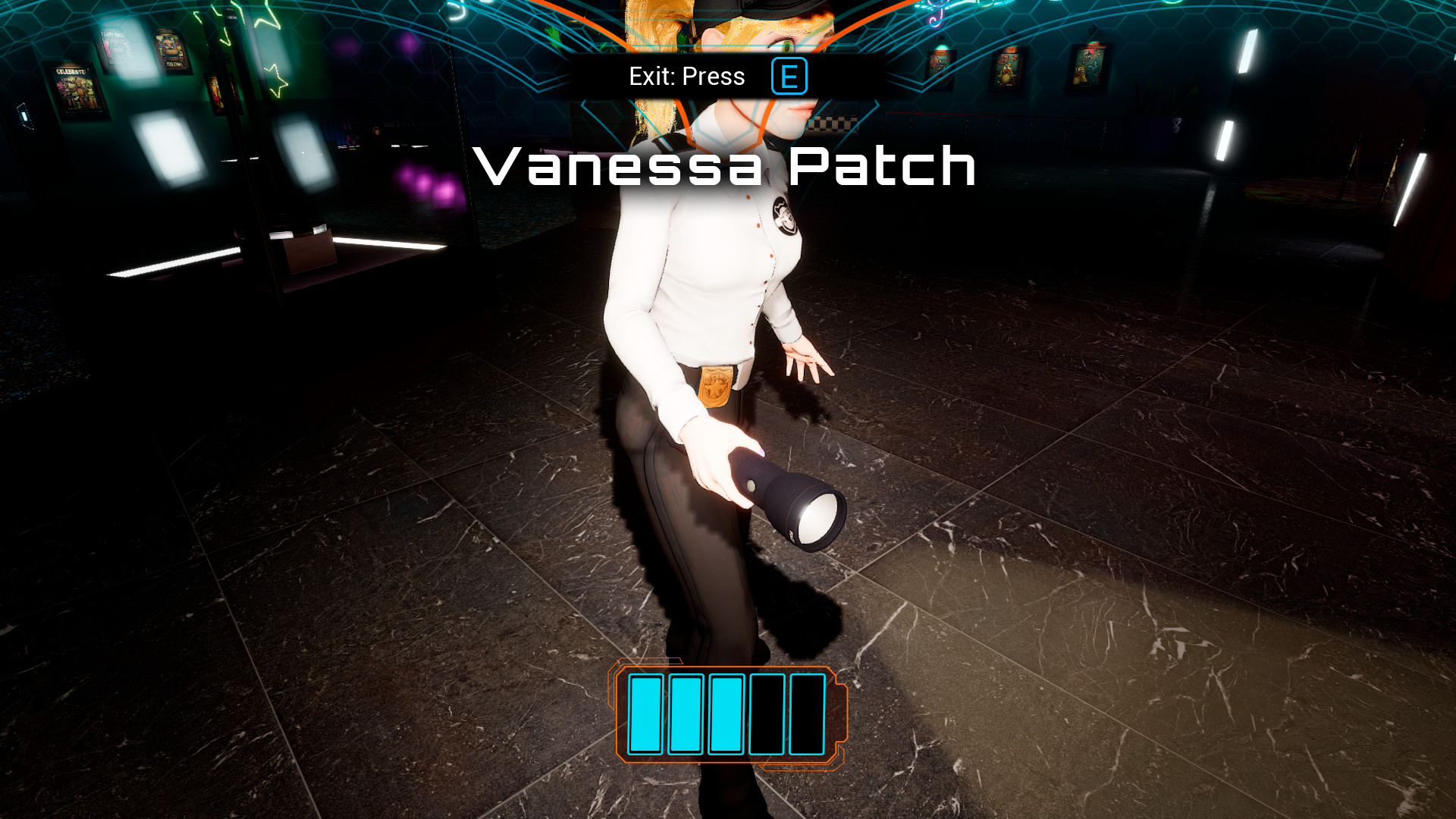The width and height of the screenshot is (1456, 819).
Task: Click the third cyan segment of the battery meter
Action: [726, 715]
